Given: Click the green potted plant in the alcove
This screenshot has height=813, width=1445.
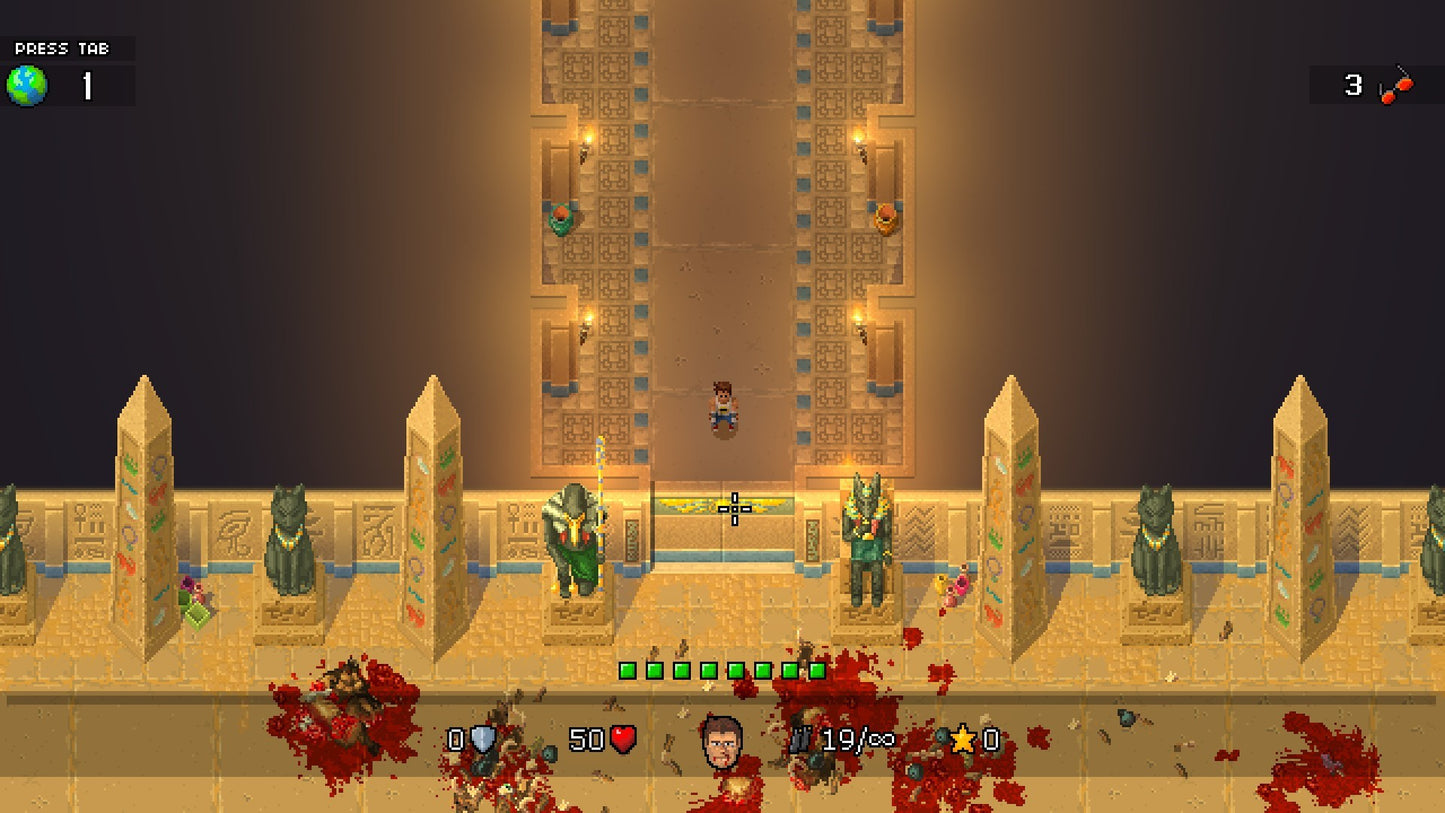Looking at the screenshot, I should point(561,218).
